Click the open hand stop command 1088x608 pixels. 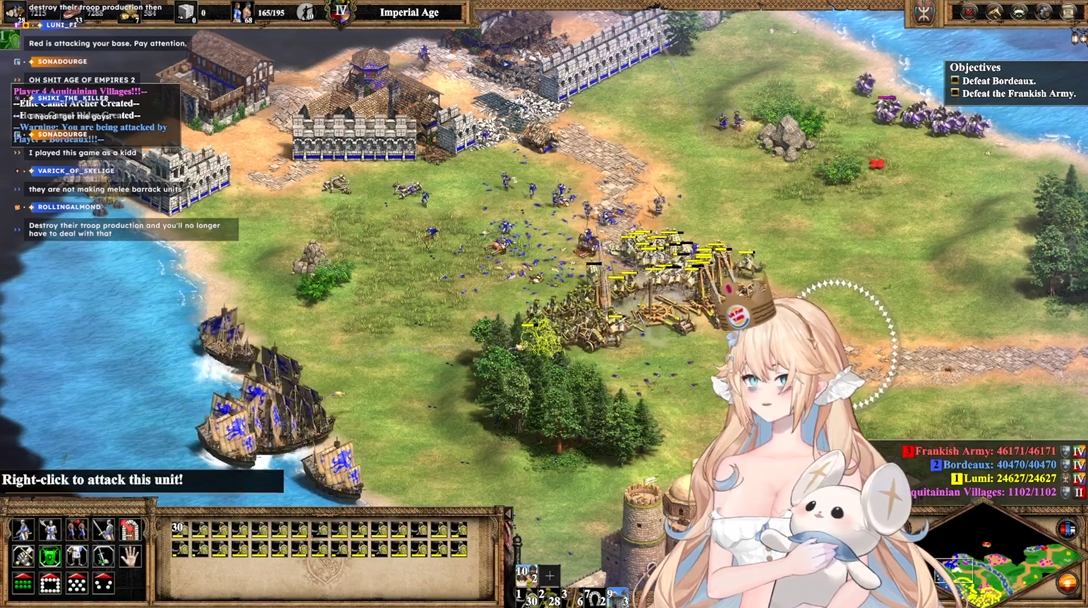tap(130, 557)
